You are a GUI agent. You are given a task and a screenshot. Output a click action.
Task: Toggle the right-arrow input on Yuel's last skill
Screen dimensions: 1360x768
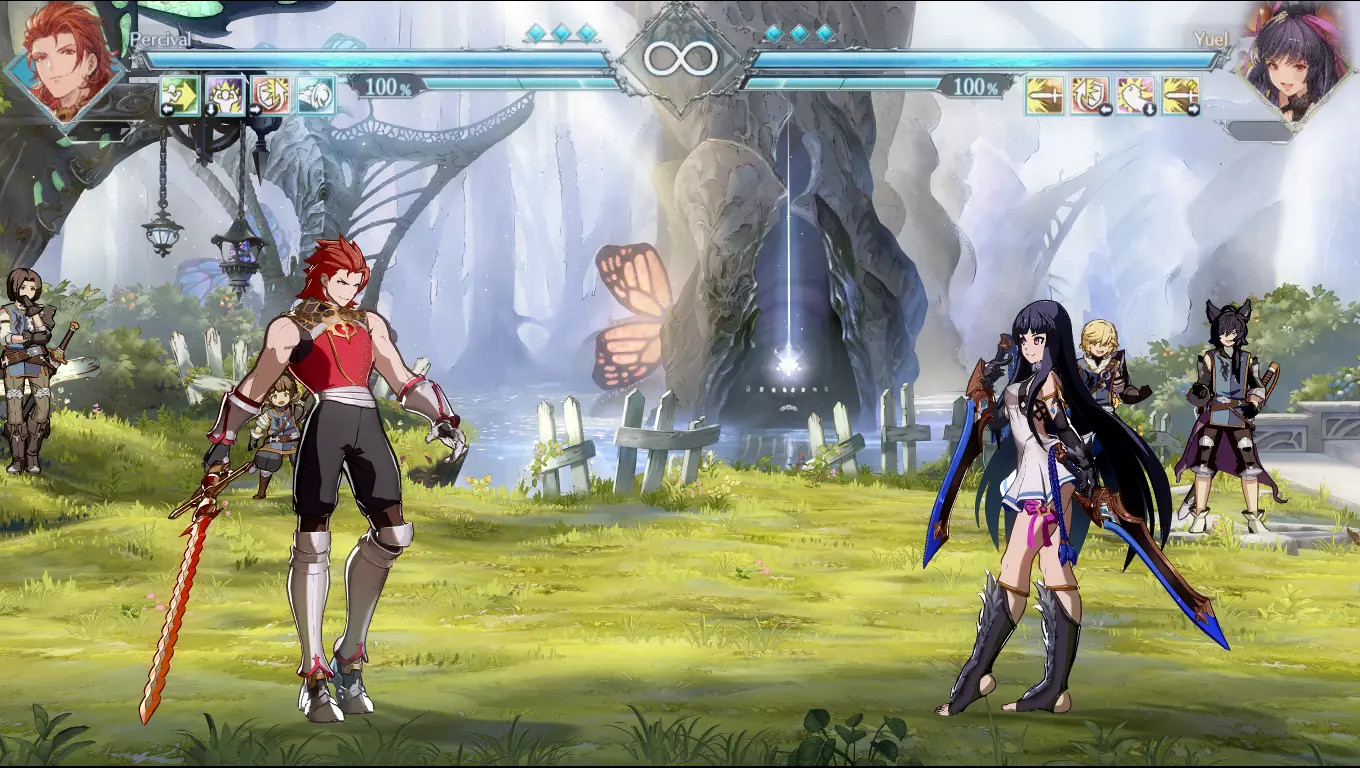[1193, 110]
